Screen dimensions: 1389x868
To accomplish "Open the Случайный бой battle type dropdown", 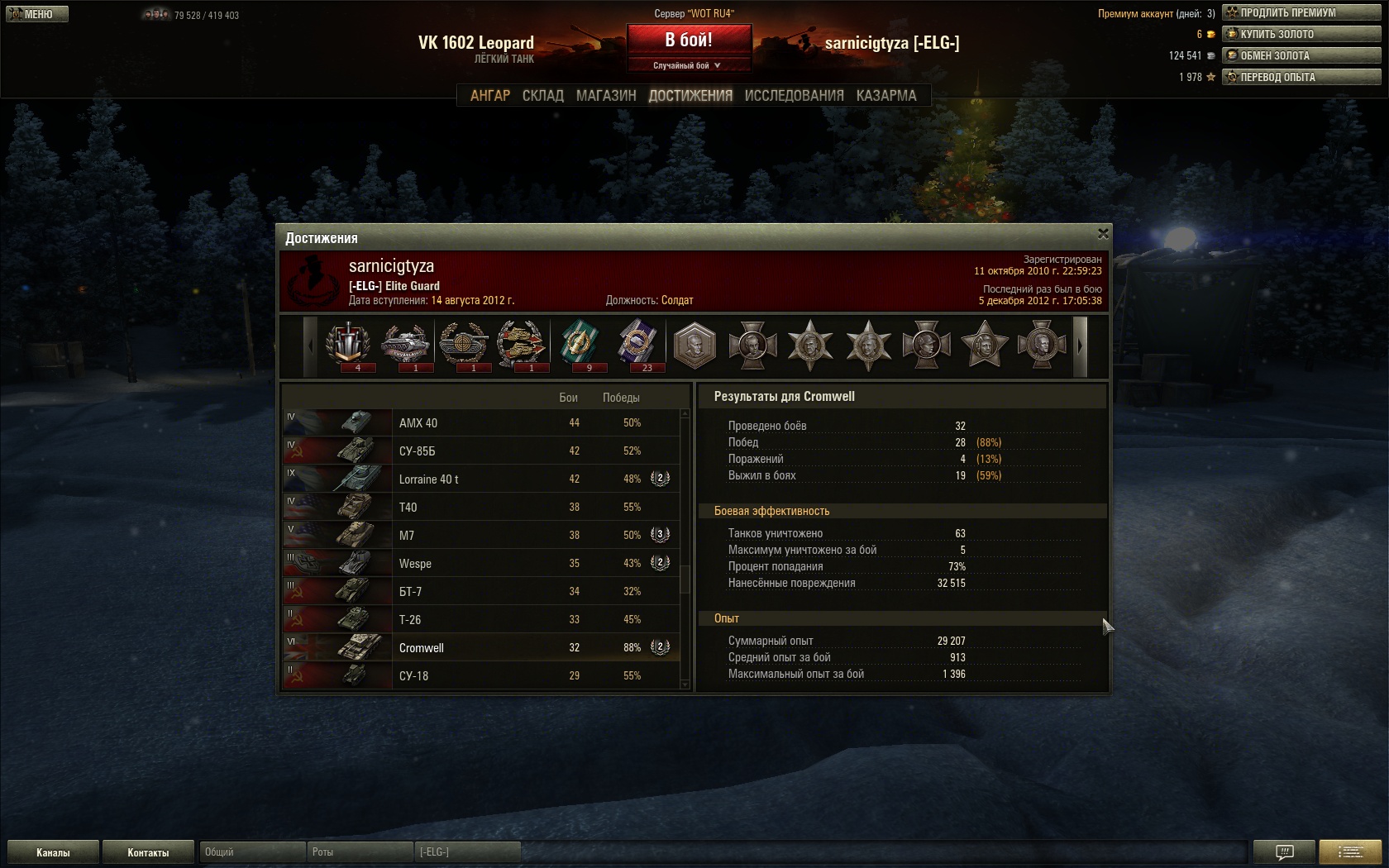I will click(689, 65).
